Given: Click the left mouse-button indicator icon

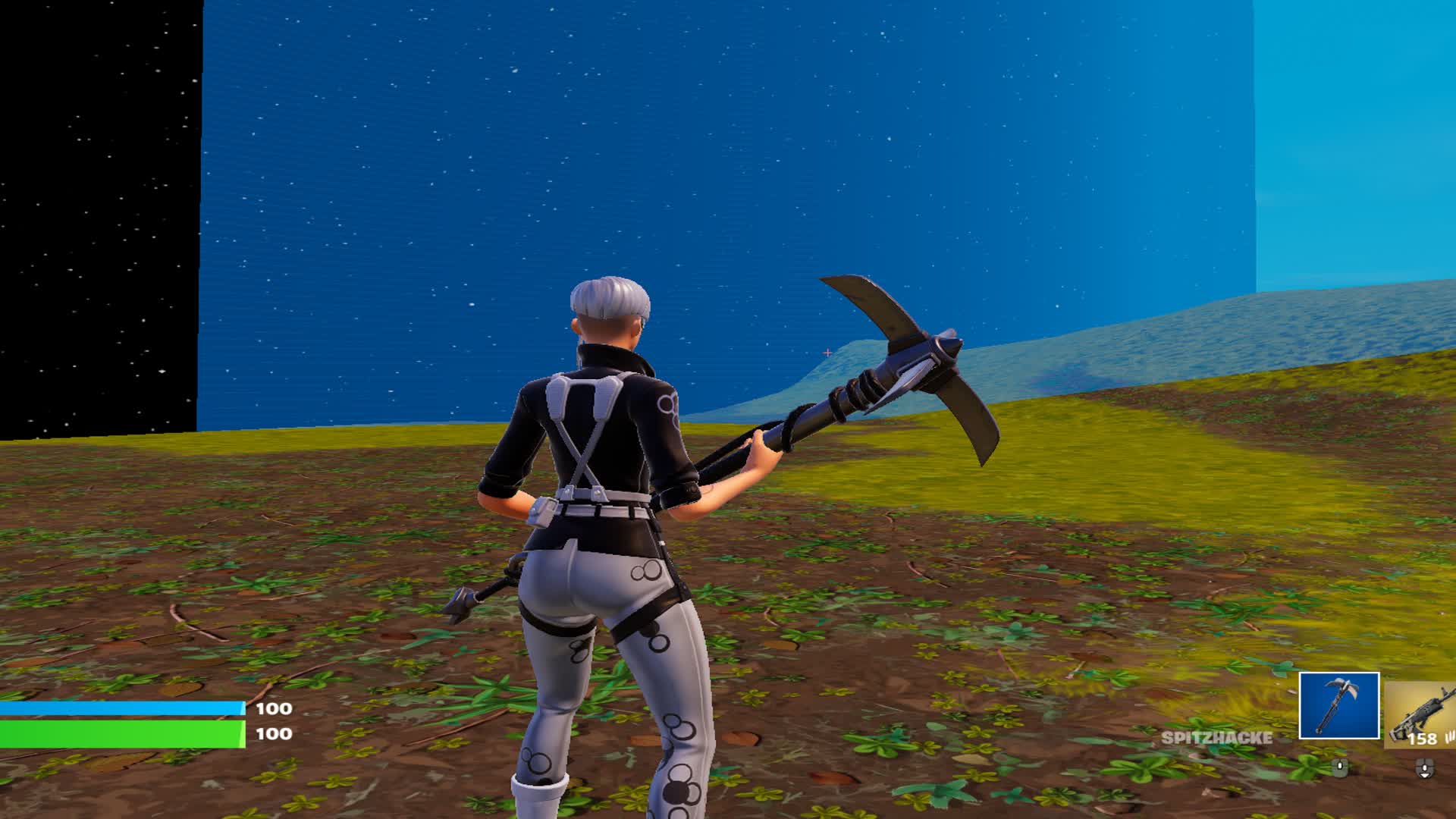Looking at the screenshot, I should click(x=1341, y=766).
